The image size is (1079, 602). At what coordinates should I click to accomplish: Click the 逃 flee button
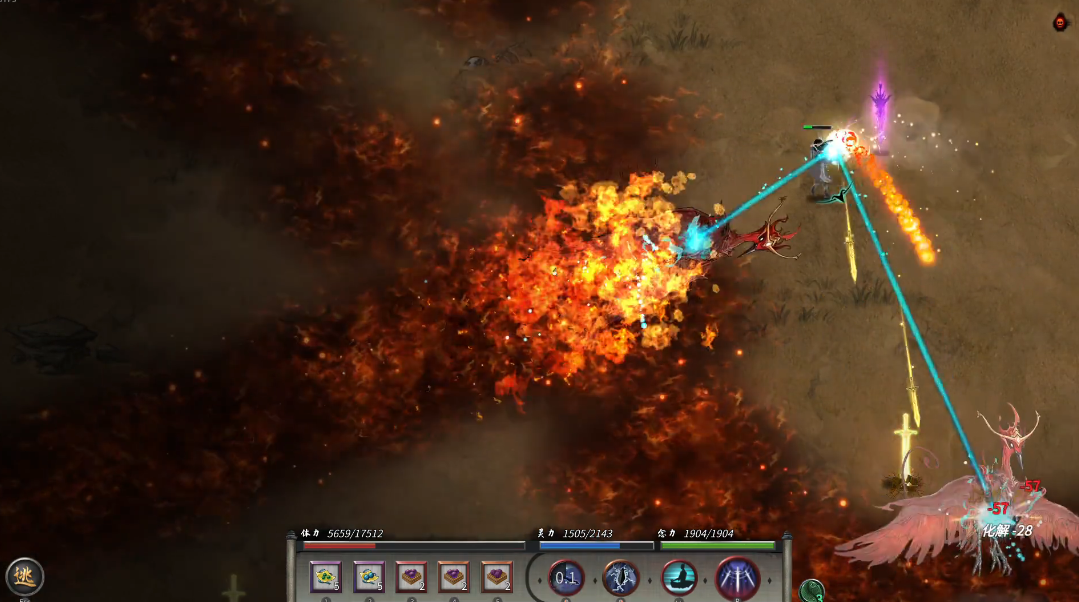pyautogui.click(x=25, y=576)
